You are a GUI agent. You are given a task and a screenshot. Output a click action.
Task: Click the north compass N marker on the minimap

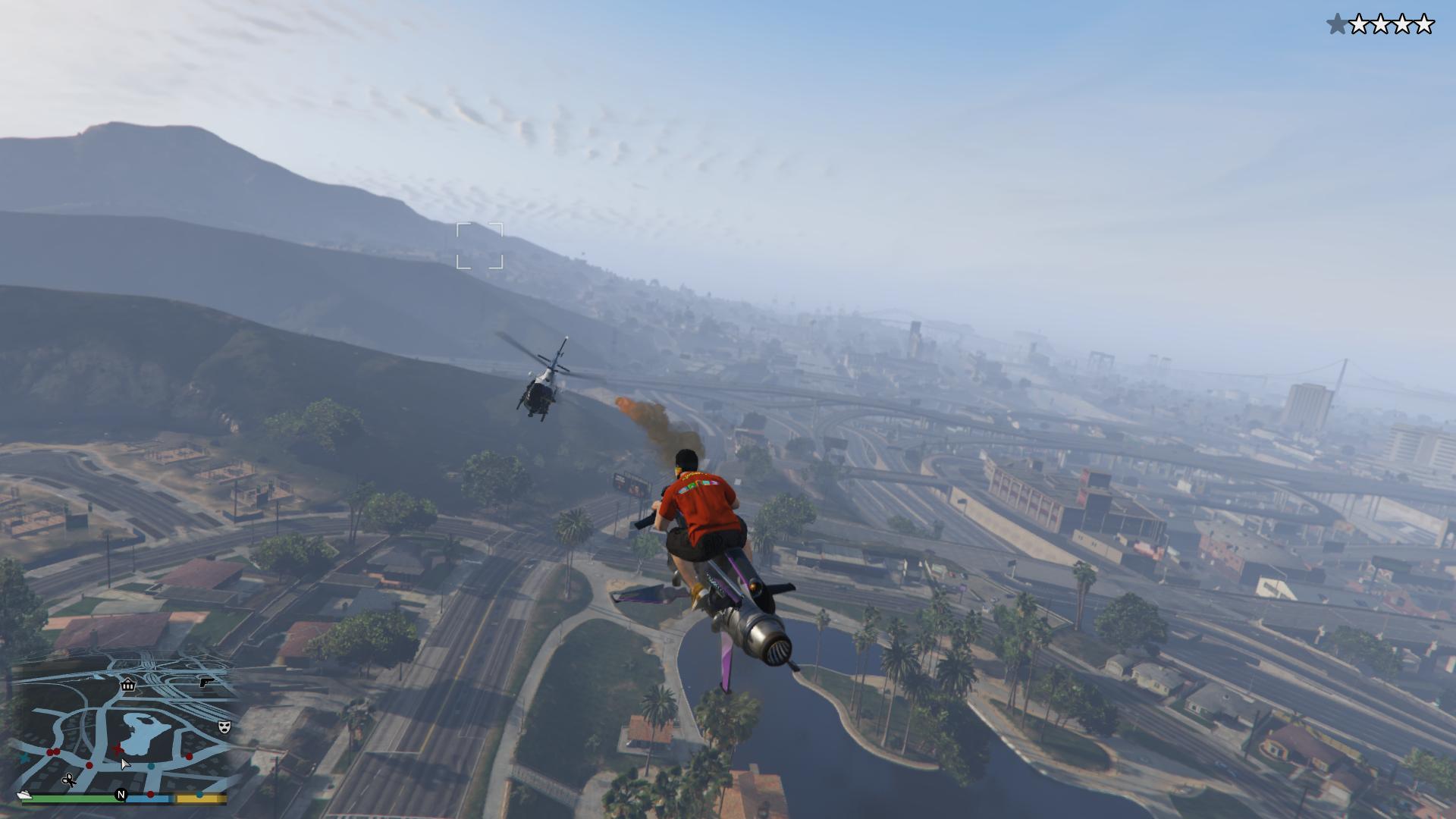coord(121,795)
